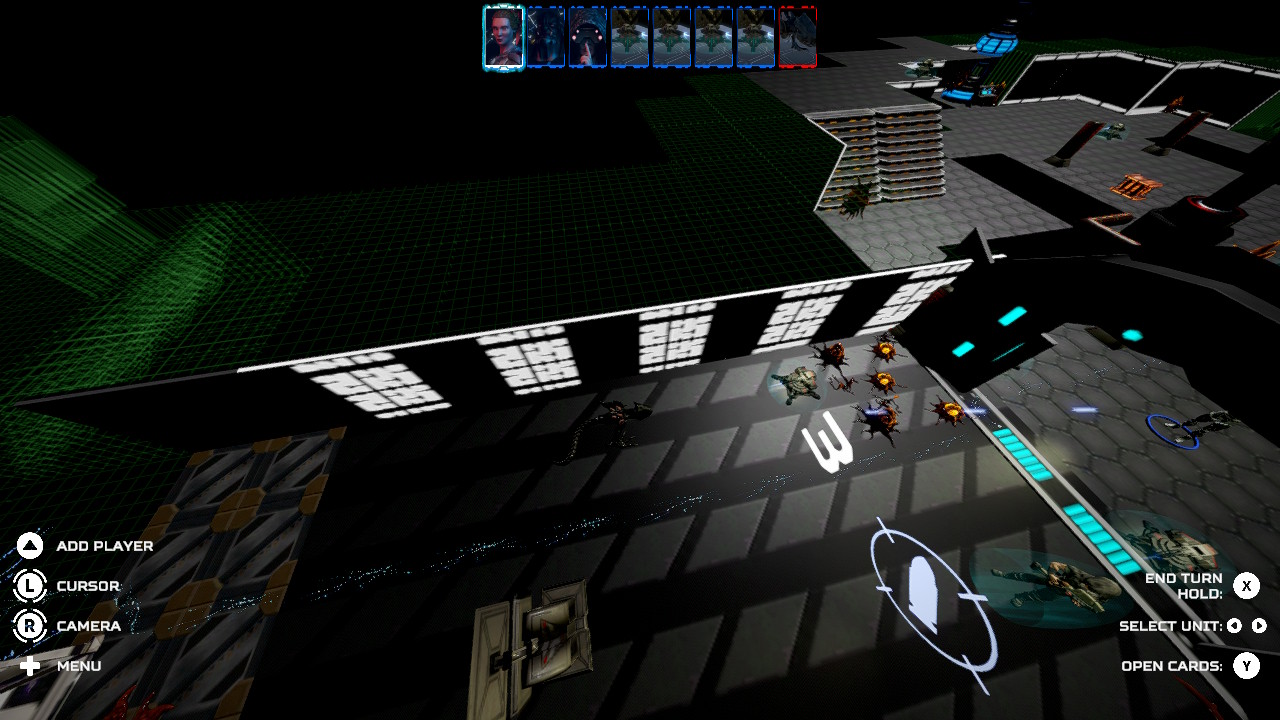
Task: Click the END TURN HOLD label
Action: [1183, 584]
